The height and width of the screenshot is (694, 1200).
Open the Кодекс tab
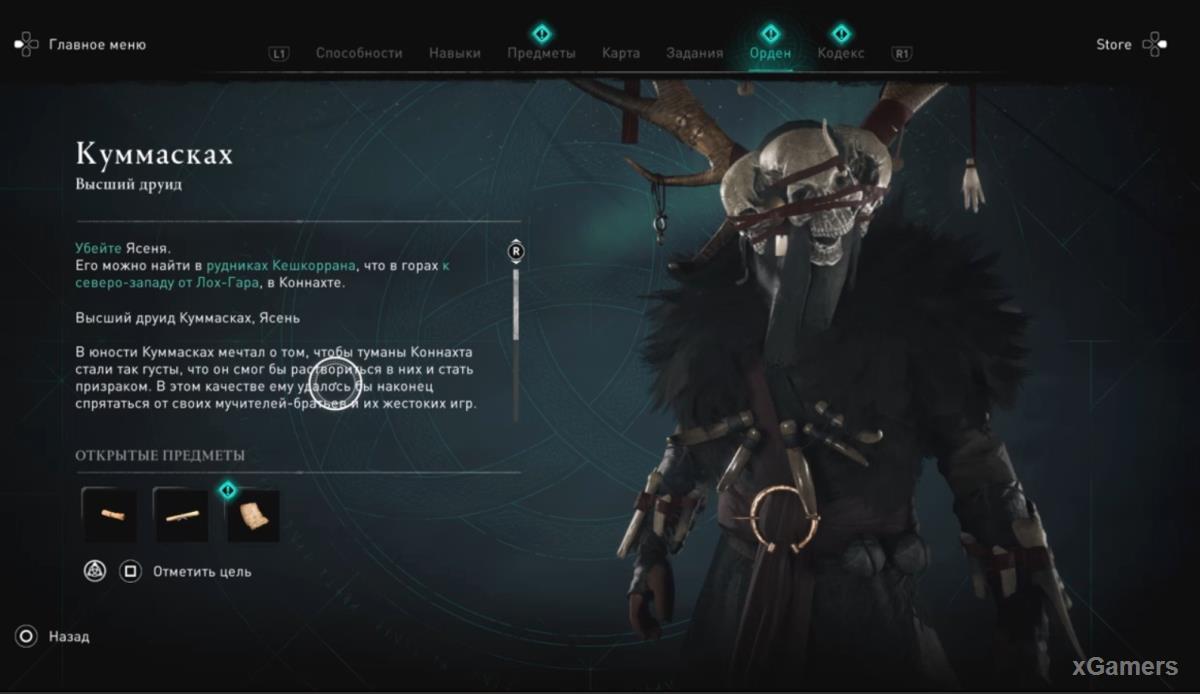(841, 53)
